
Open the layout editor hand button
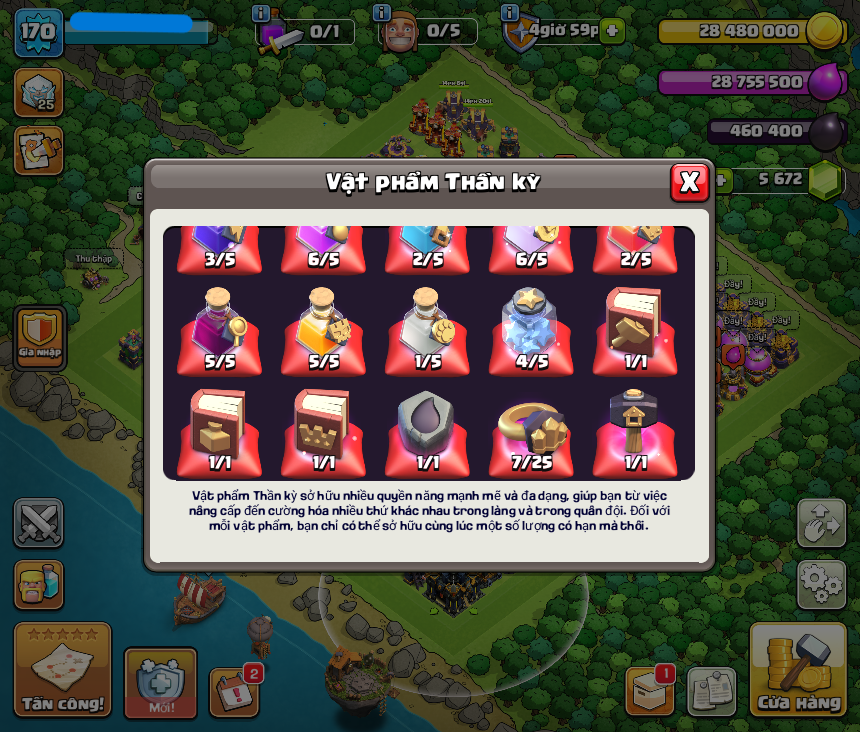(821, 522)
